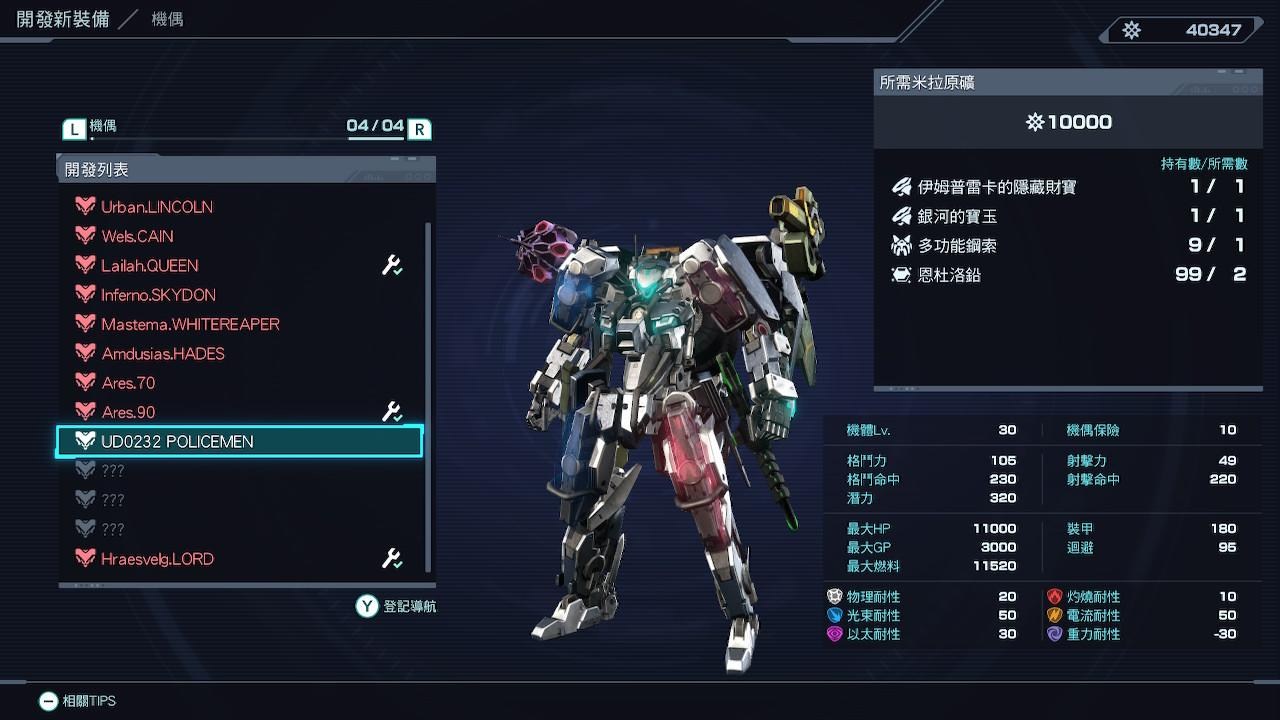1280x720 pixels.
Task: Choose Amdusias.HADES from the list
Action: pyautogui.click(x=163, y=354)
